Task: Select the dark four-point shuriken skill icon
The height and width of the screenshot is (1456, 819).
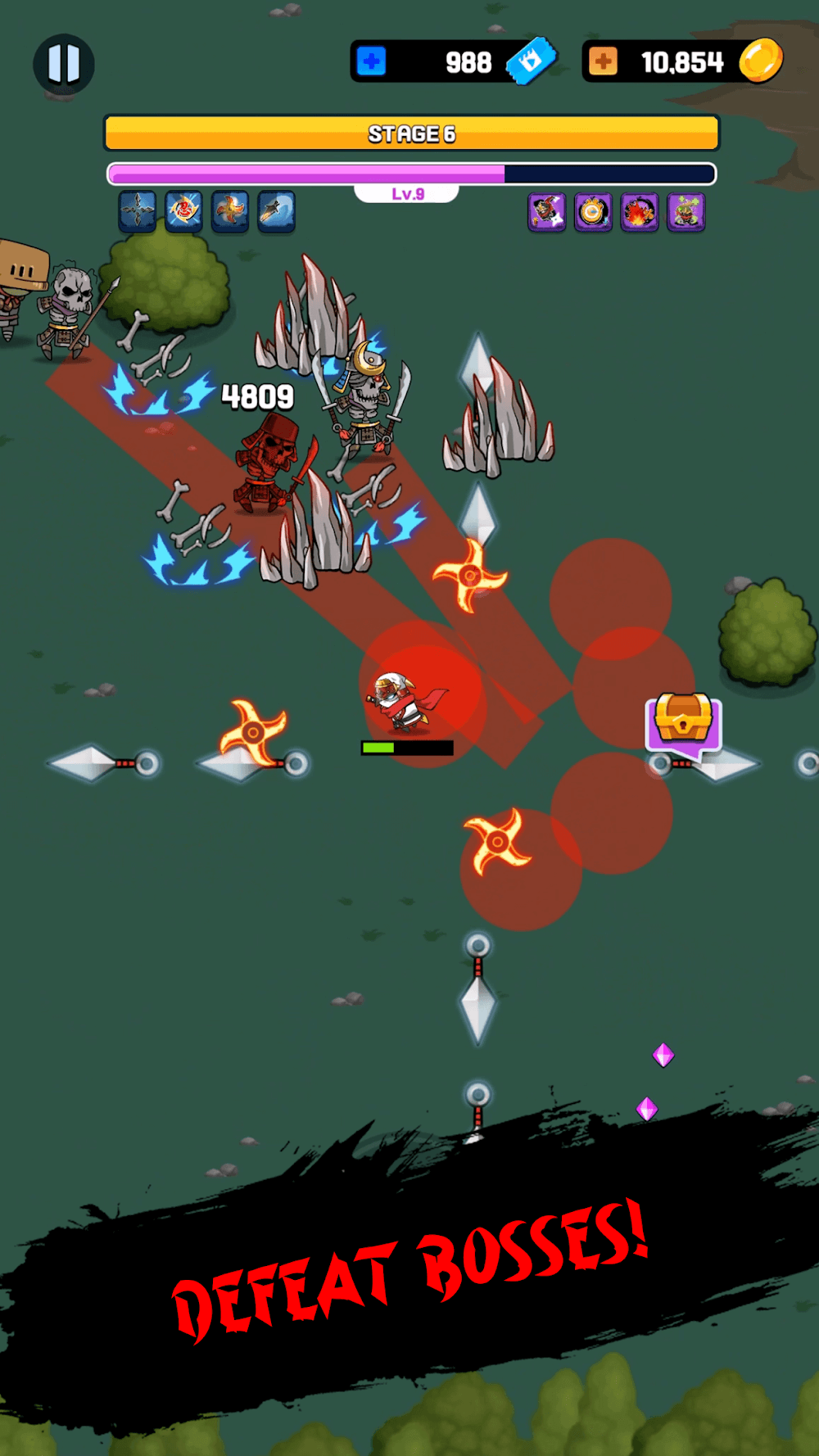Action: [137, 212]
